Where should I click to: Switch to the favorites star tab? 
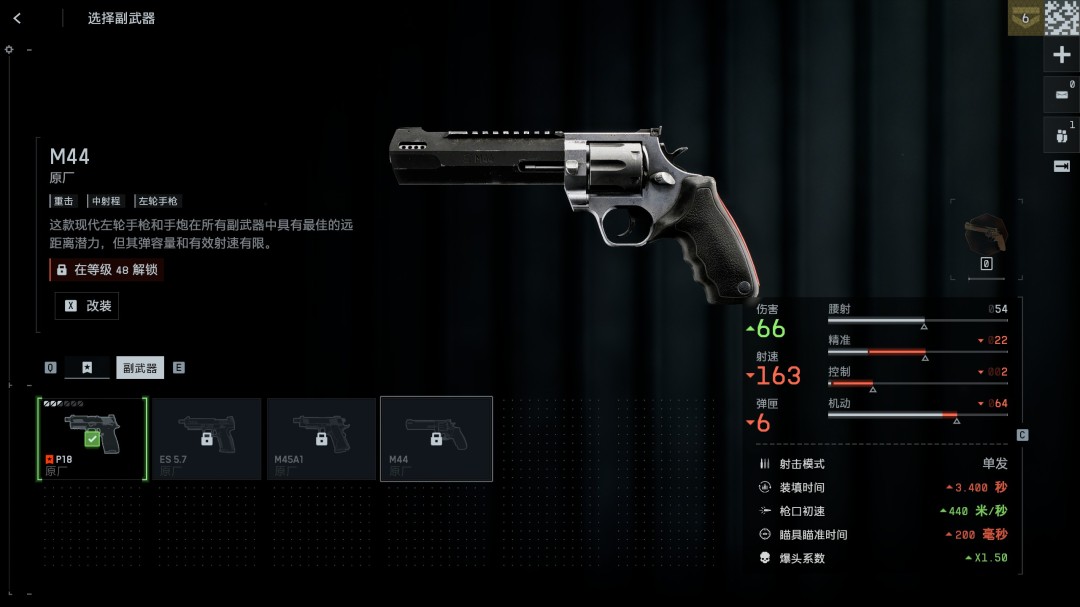[x=87, y=368]
